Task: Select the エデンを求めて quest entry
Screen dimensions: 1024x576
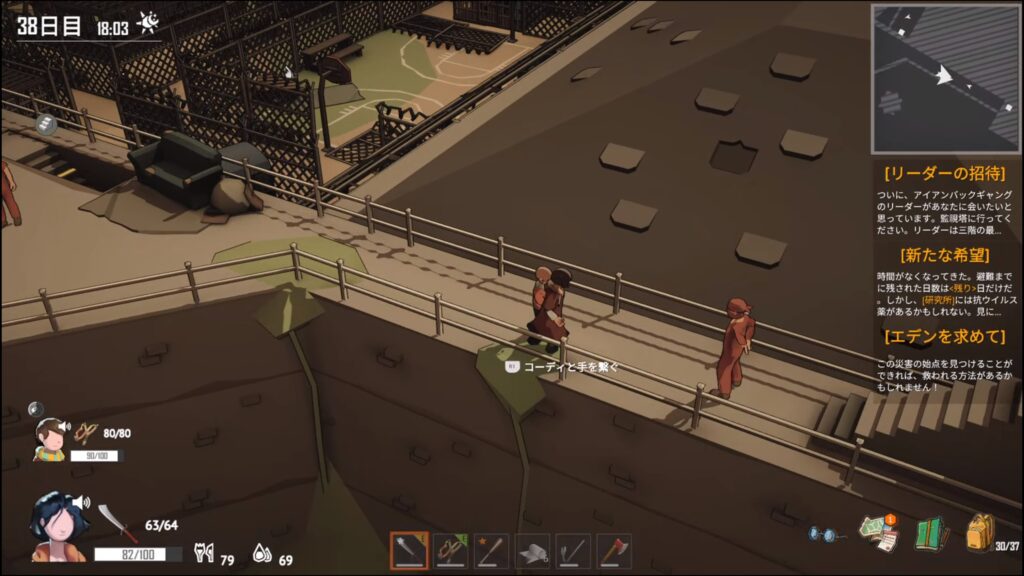Action: (x=945, y=336)
